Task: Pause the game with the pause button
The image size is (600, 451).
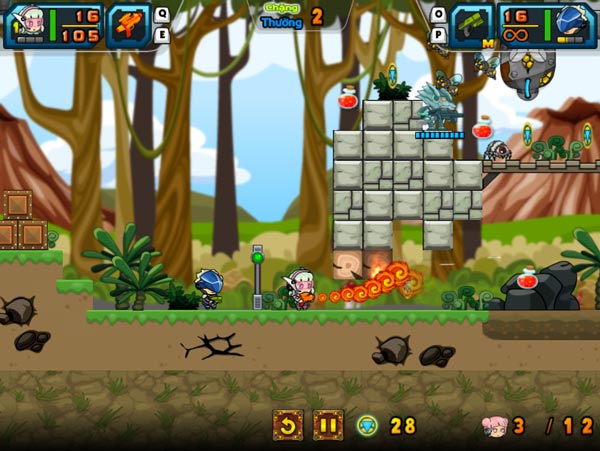Action: pyautogui.click(x=327, y=425)
